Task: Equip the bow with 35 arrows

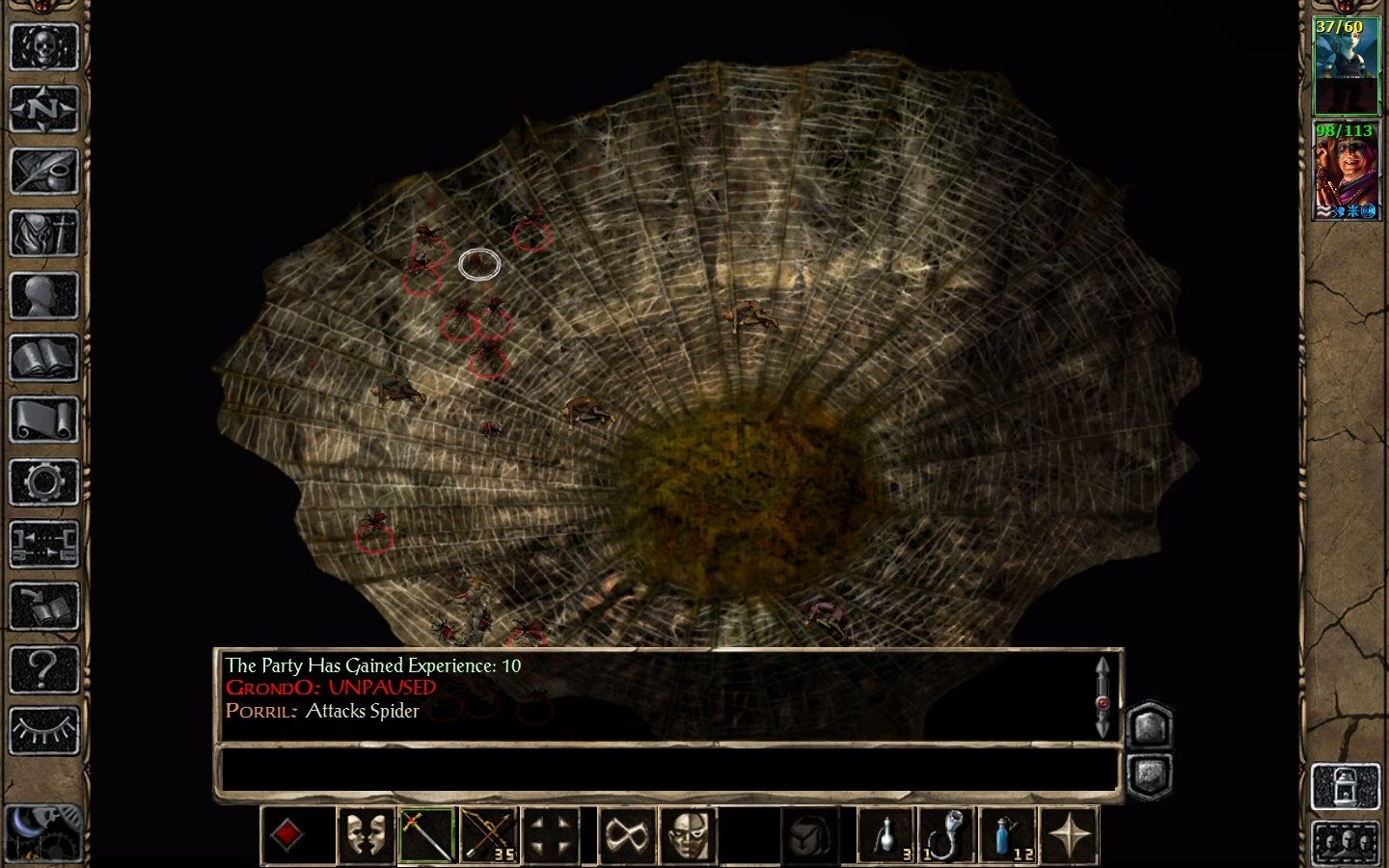Action: pos(488,835)
